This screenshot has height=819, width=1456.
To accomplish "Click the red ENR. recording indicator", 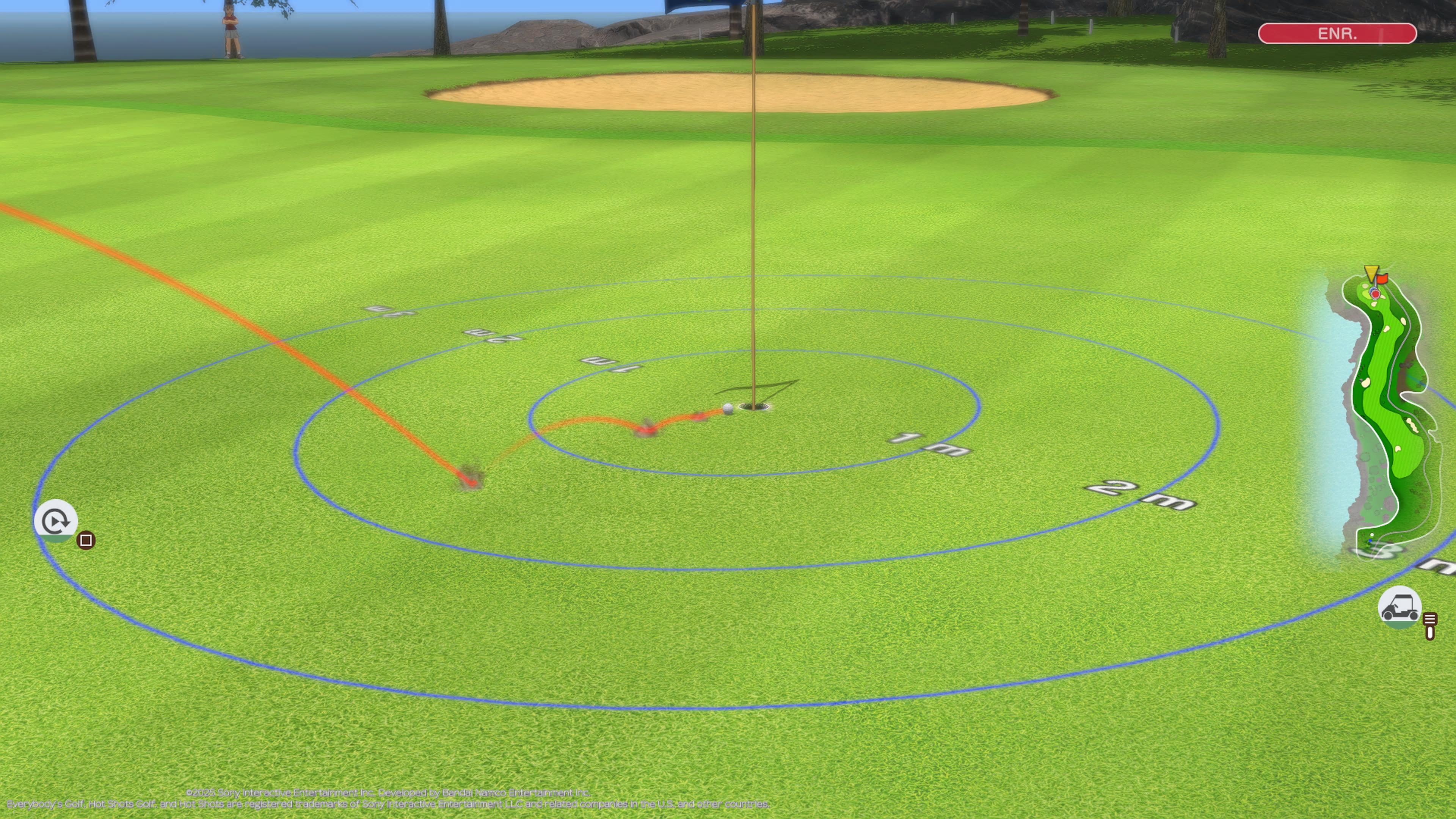I will tap(1337, 33).
